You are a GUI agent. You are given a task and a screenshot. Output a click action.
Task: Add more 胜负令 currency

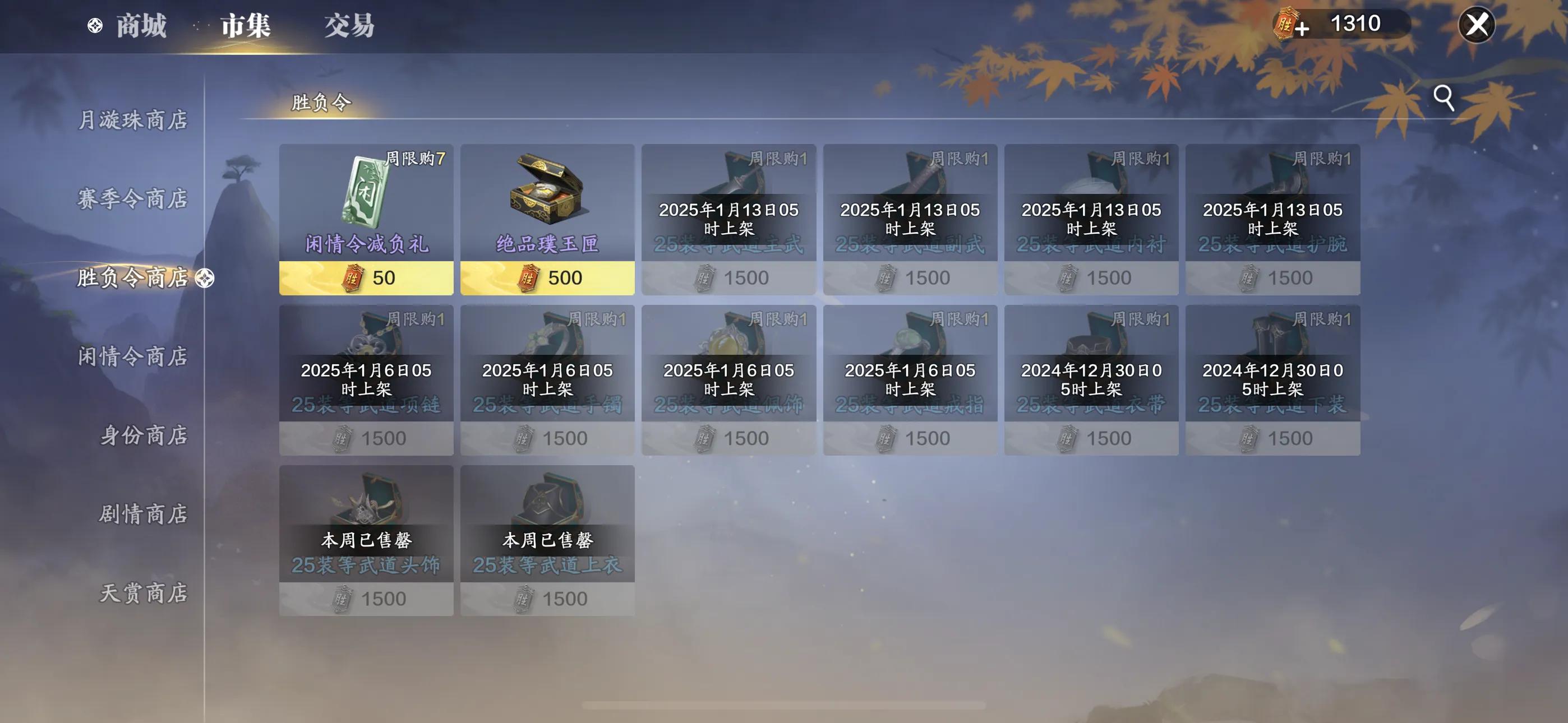tap(1301, 28)
